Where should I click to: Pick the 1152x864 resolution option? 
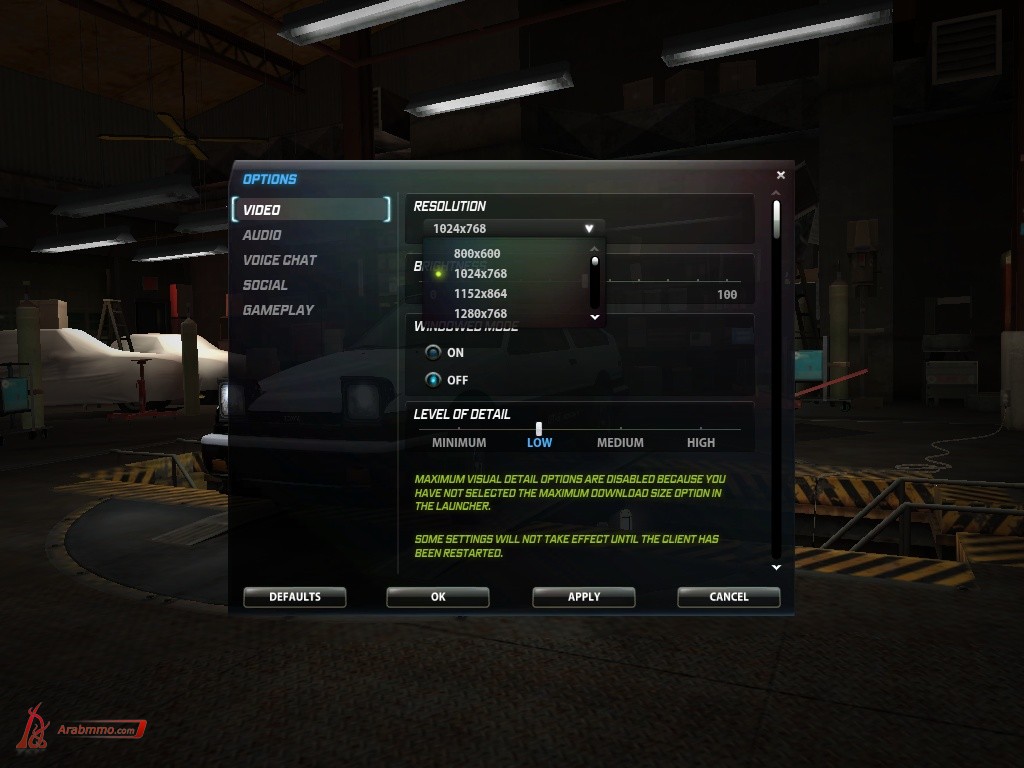click(x=480, y=294)
